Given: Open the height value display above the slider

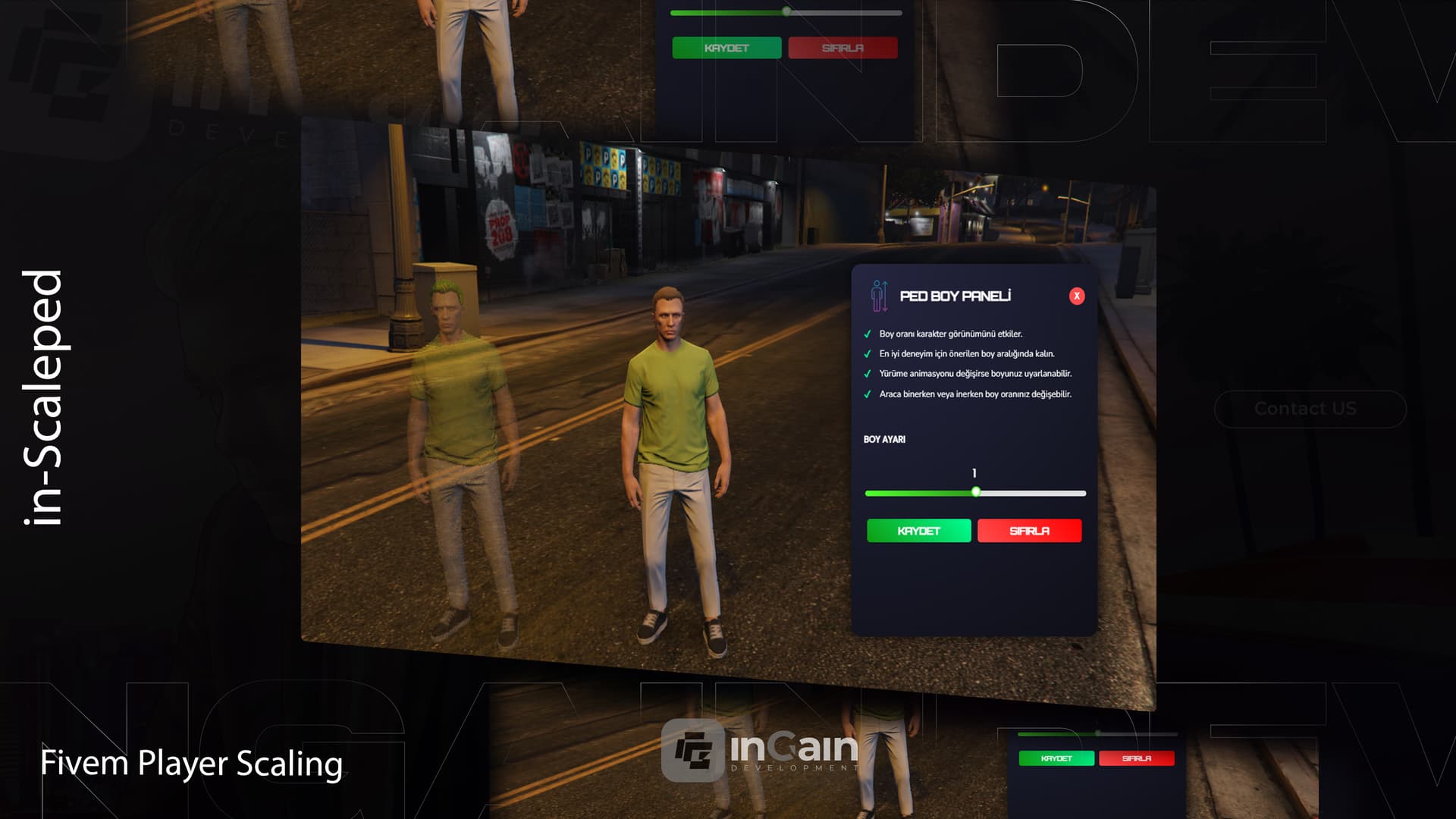Looking at the screenshot, I should coord(973,472).
